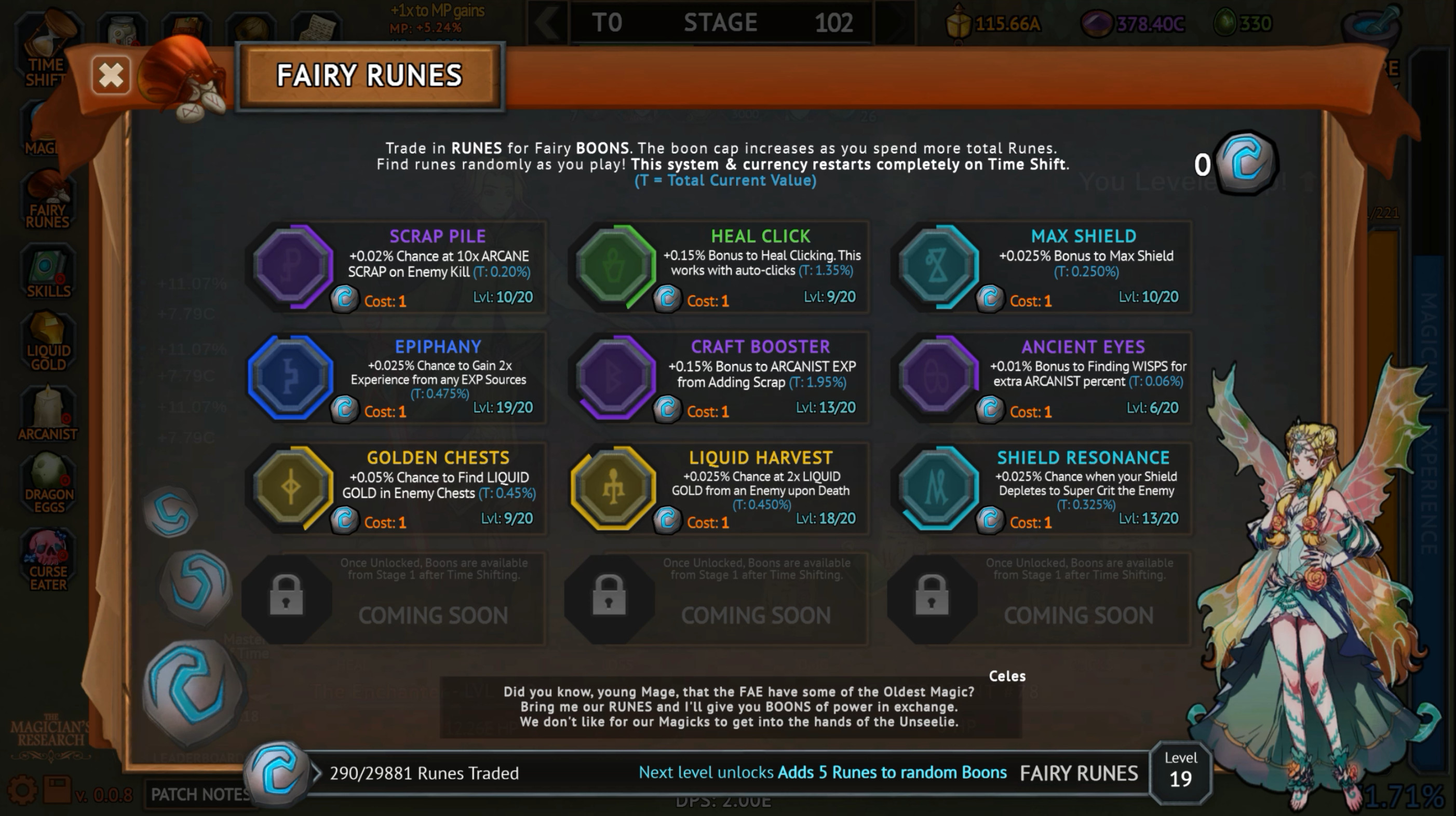Select the Fairy Runes sidebar icon
The image size is (1456, 816).
[x=48, y=200]
